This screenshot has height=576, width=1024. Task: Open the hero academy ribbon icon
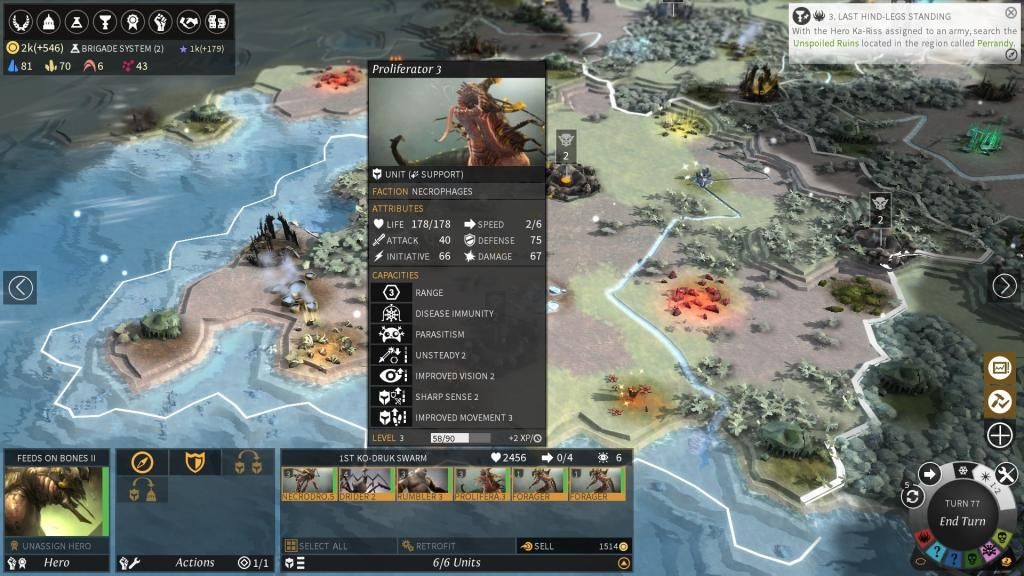[131, 21]
